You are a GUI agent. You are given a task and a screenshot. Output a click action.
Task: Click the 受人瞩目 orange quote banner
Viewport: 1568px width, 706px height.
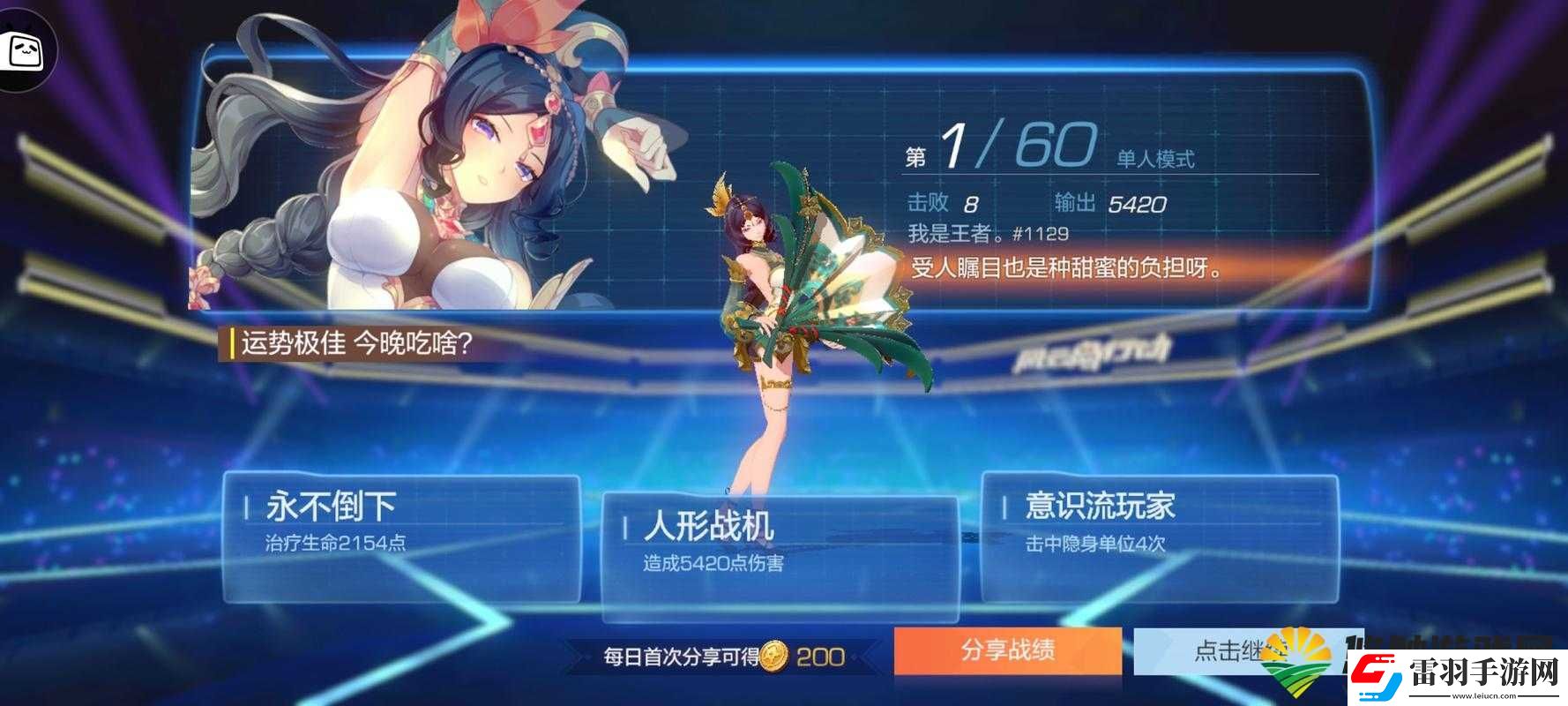[1058, 267]
